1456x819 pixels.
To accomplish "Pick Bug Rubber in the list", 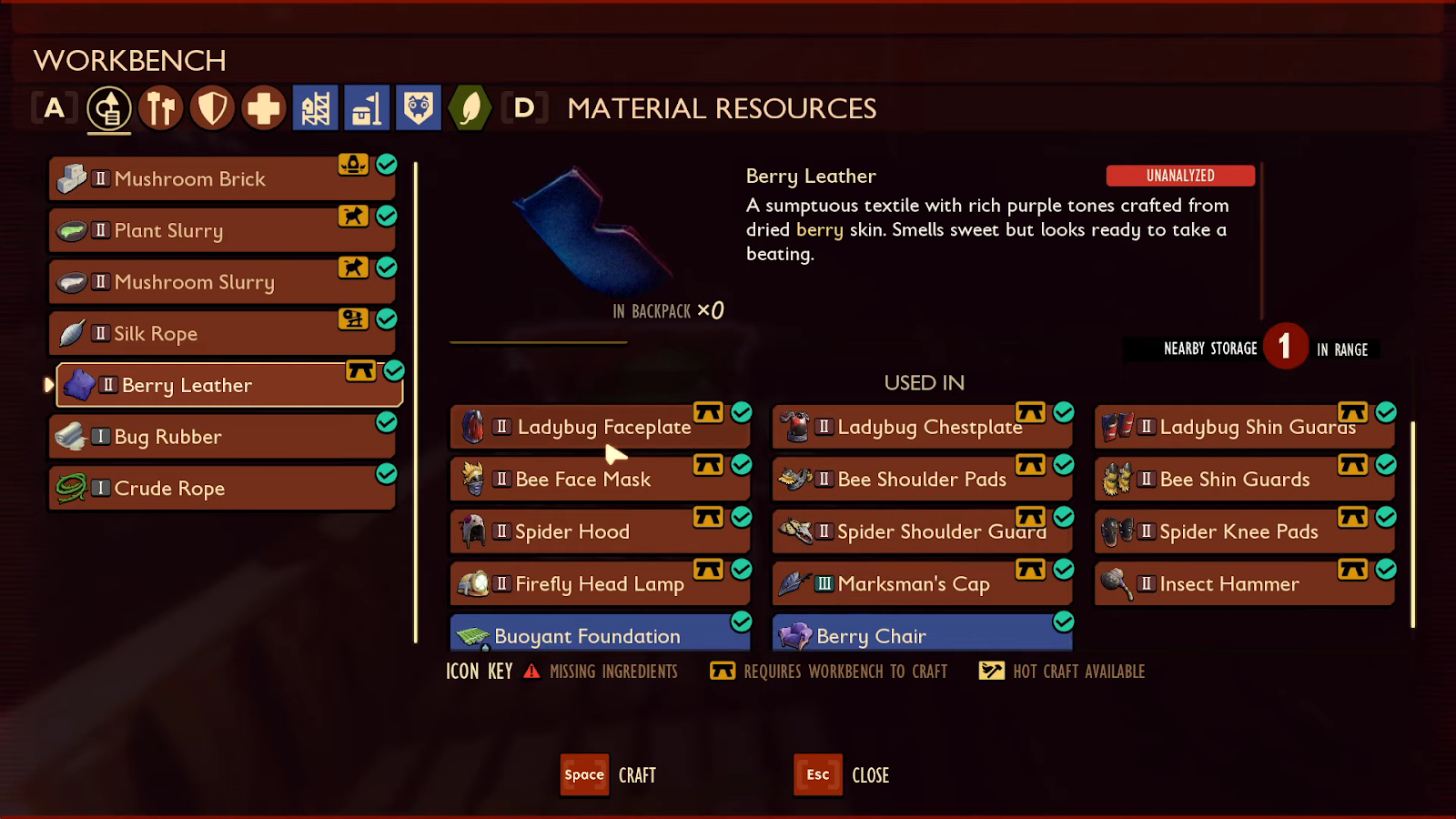I will pyautogui.click(x=221, y=437).
